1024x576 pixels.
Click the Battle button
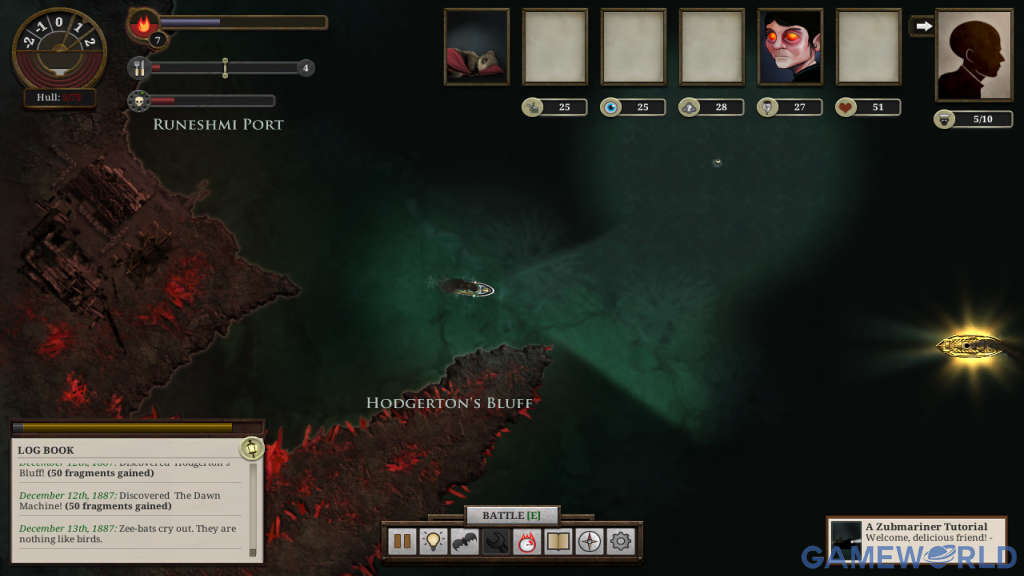click(x=512, y=515)
